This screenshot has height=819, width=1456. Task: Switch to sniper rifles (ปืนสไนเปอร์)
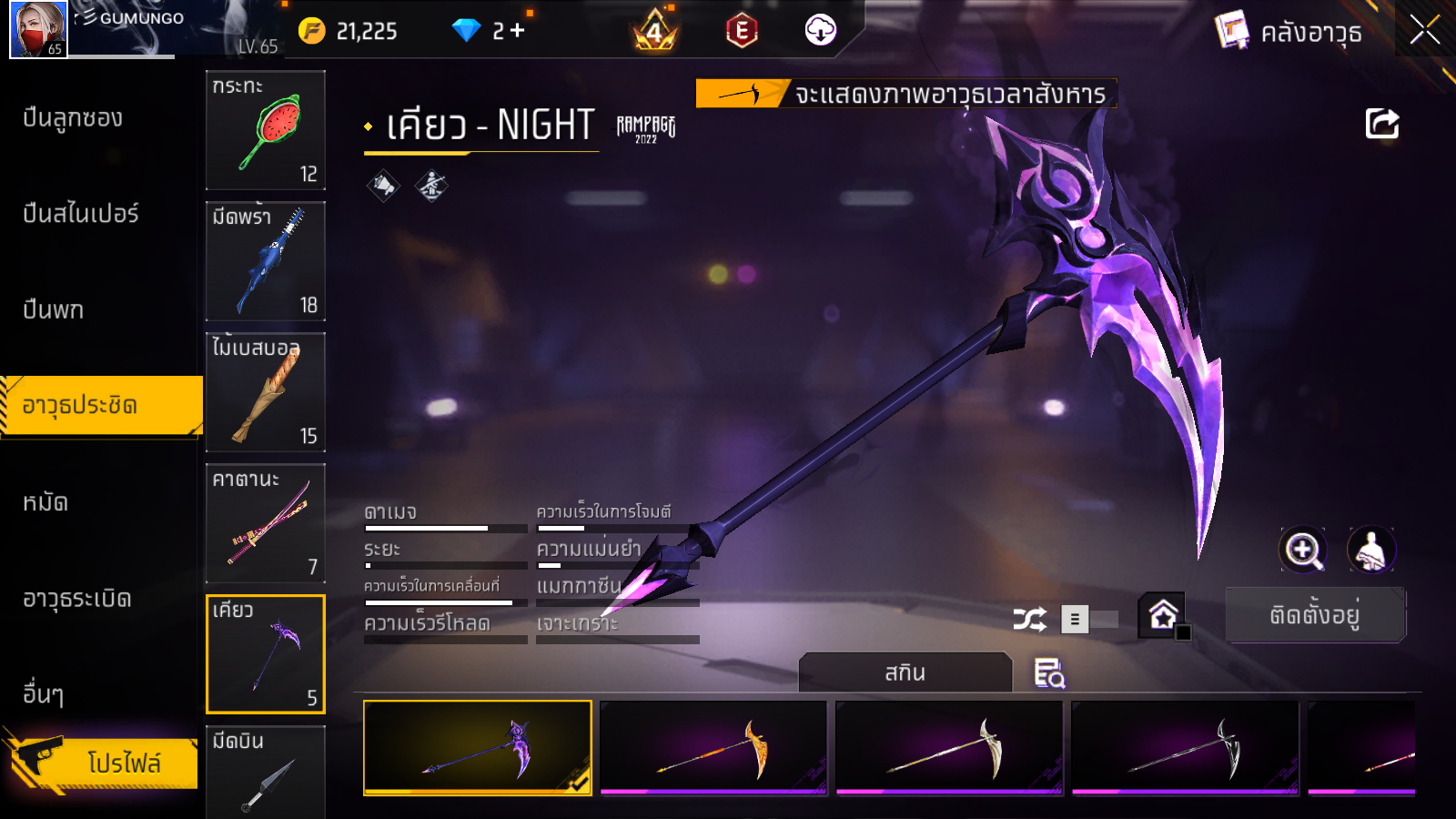[x=81, y=214]
